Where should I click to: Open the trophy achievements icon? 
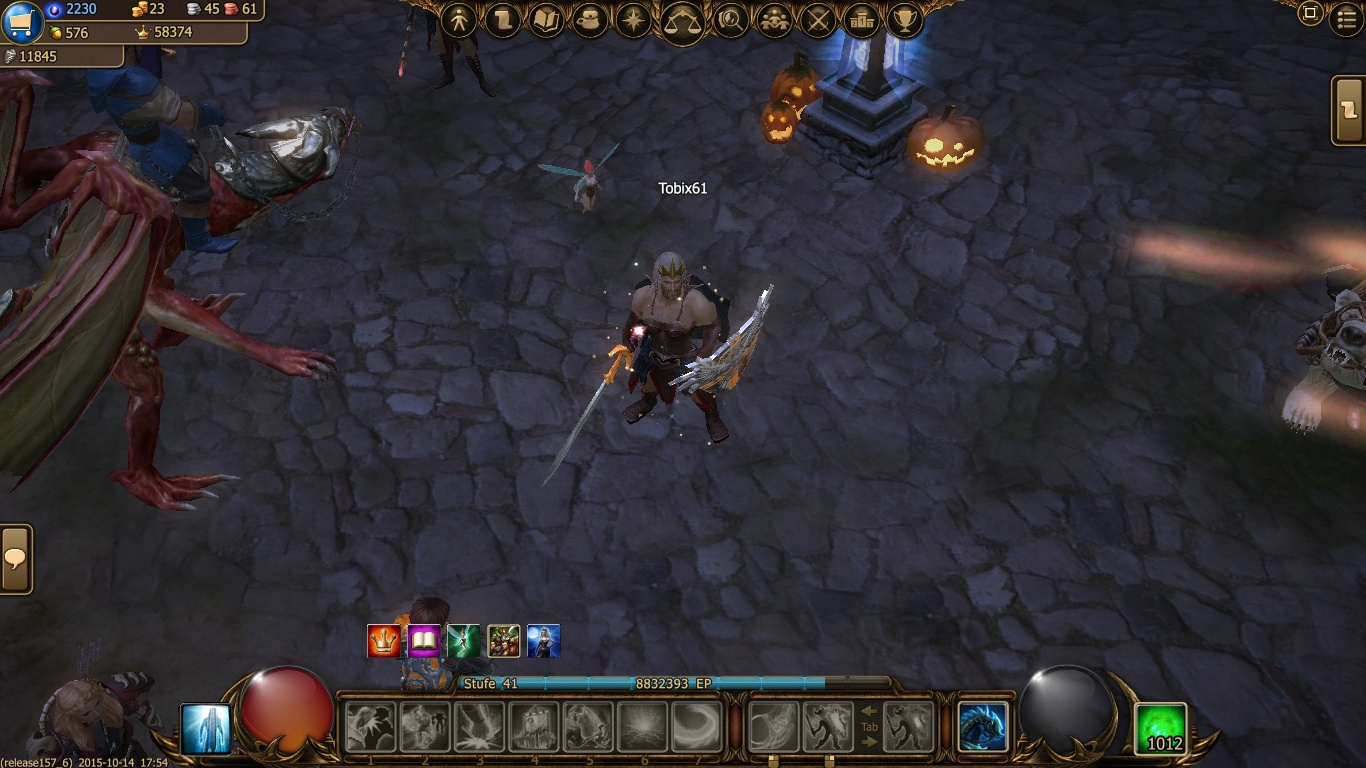click(905, 20)
